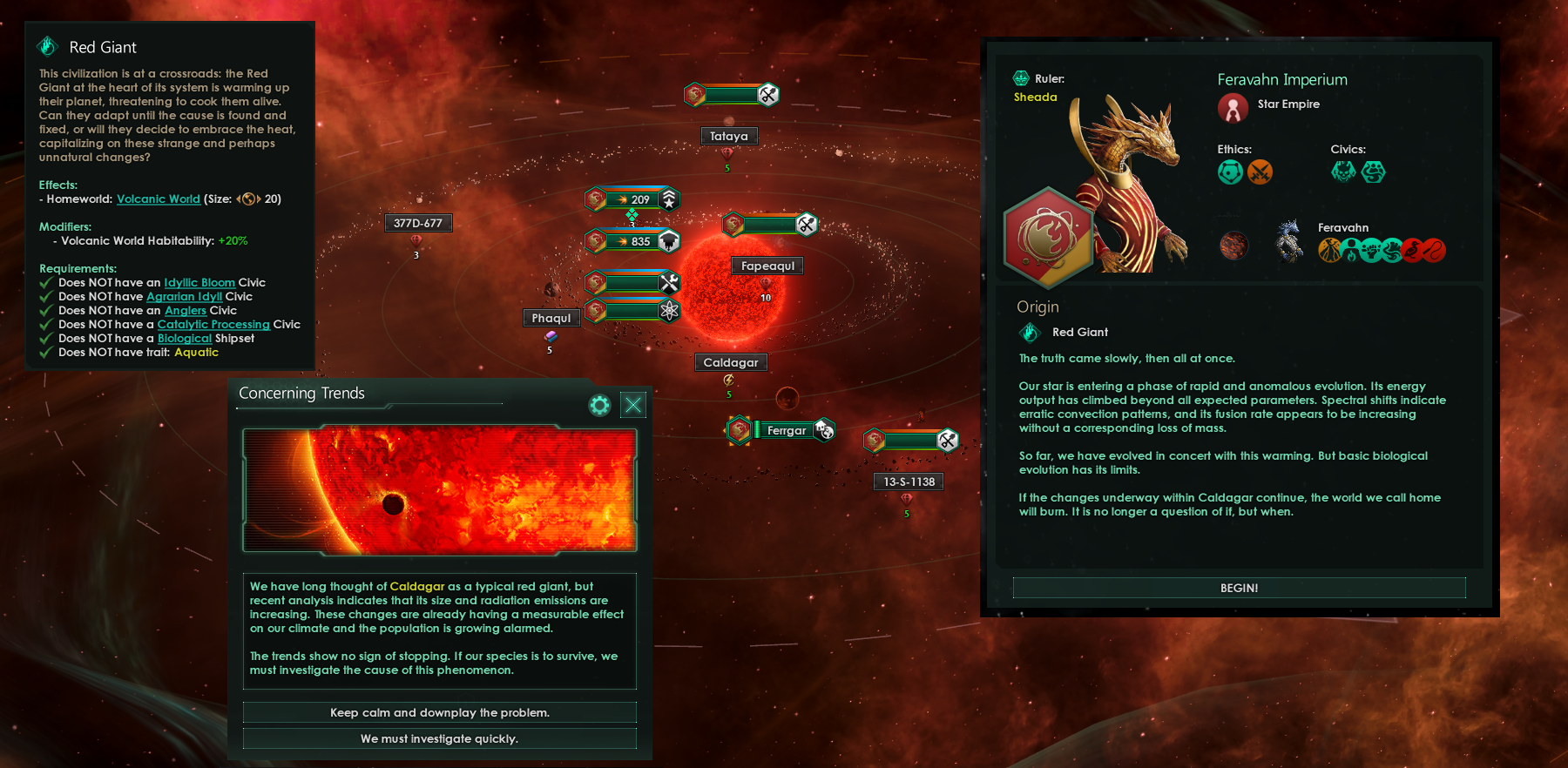
Task: Select the Ferrgar station marker
Action: click(x=786, y=430)
